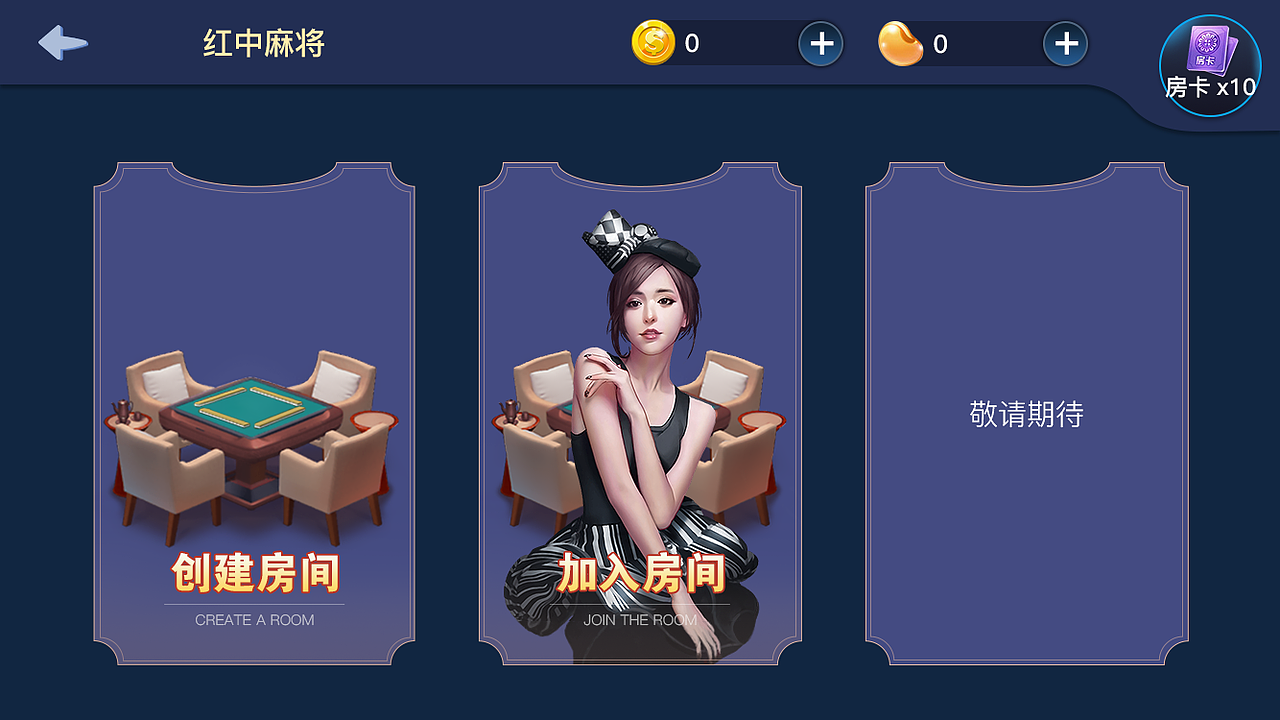Click the plus icon to purchase beans
Image resolution: width=1280 pixels, height=720 pixels.
[x=1066, y=43]
